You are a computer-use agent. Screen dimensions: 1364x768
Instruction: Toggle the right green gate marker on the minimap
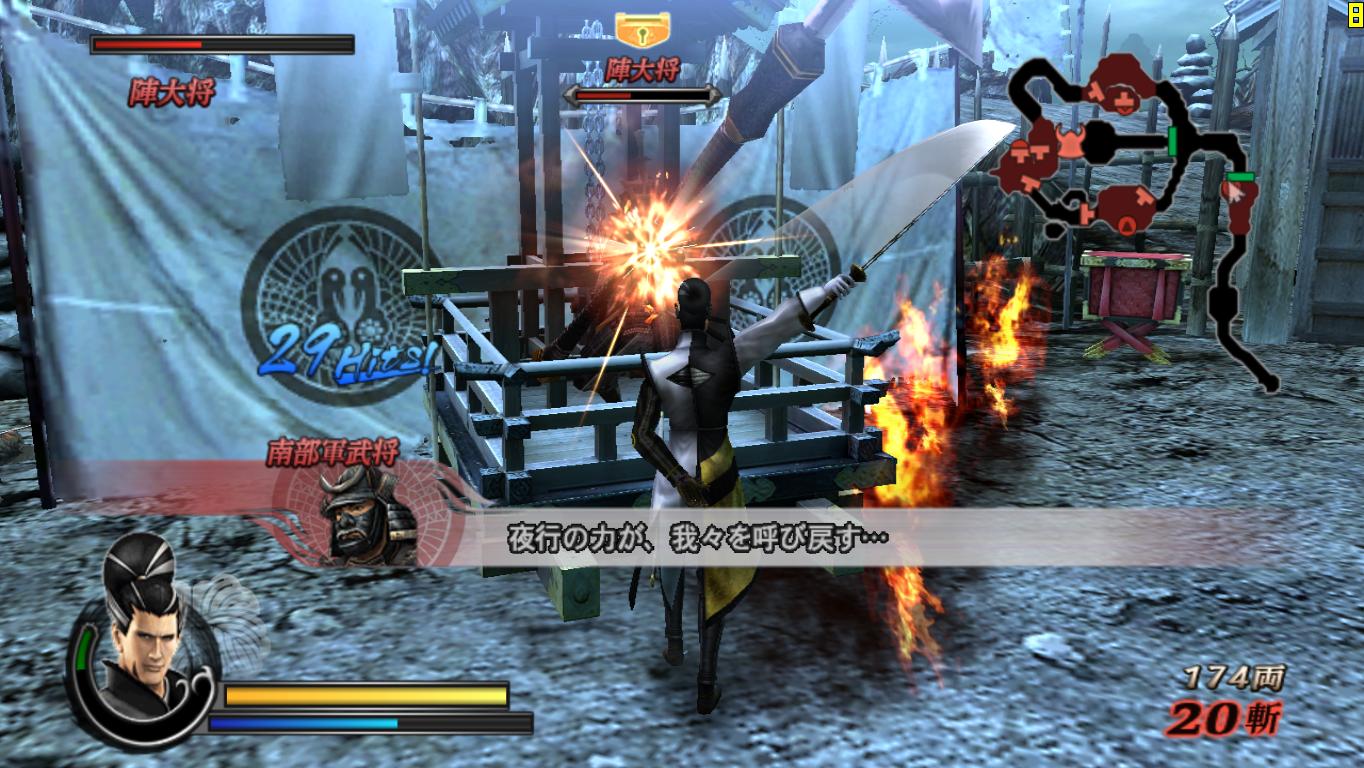[x=1240, y=177]
